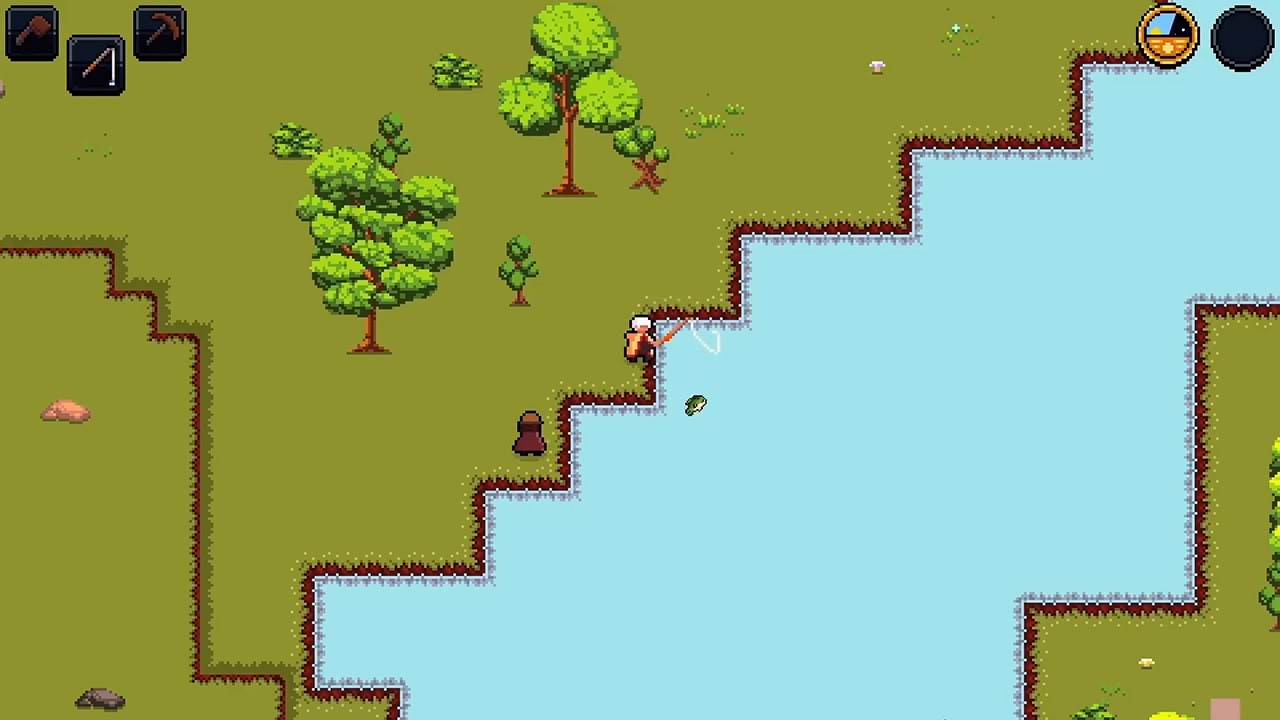Select the axe tool in the hotbar
This screenshot has height=720, width=1280.
(x=31, y=31)
